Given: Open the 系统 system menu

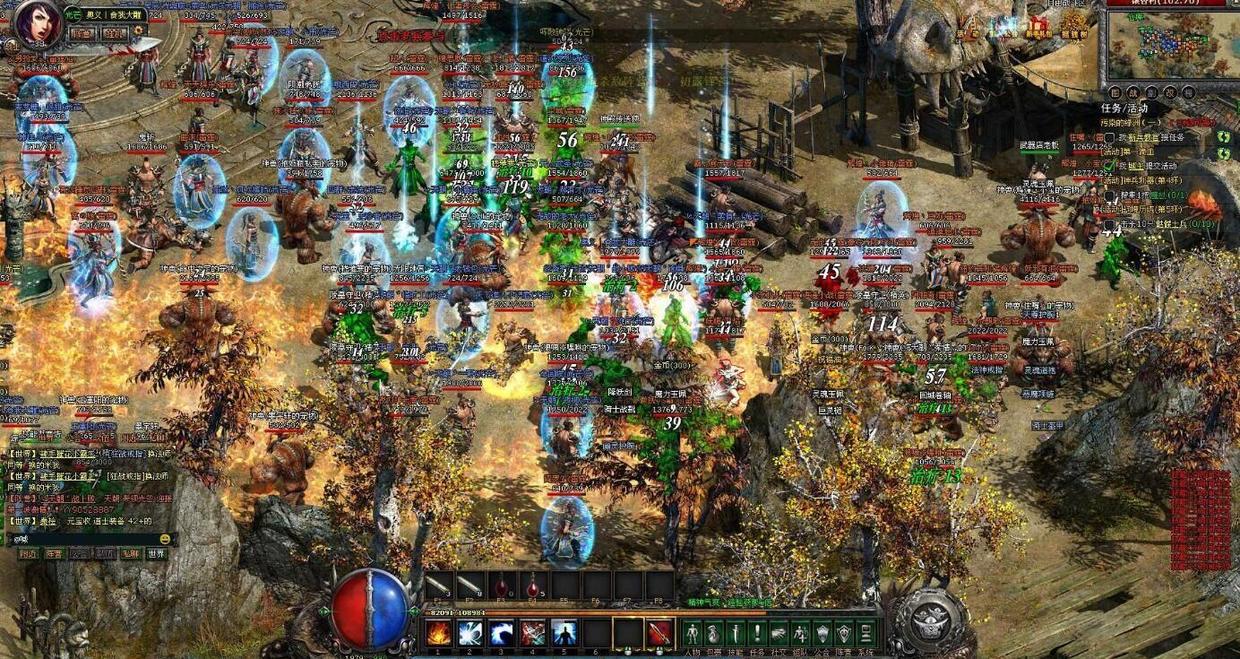Looking at the screenshot, I should (866, 633).
